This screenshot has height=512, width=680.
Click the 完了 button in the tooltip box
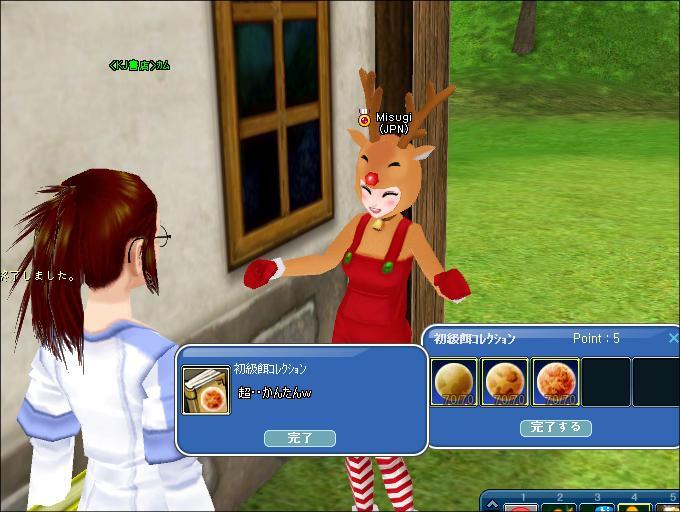point(299,438)
